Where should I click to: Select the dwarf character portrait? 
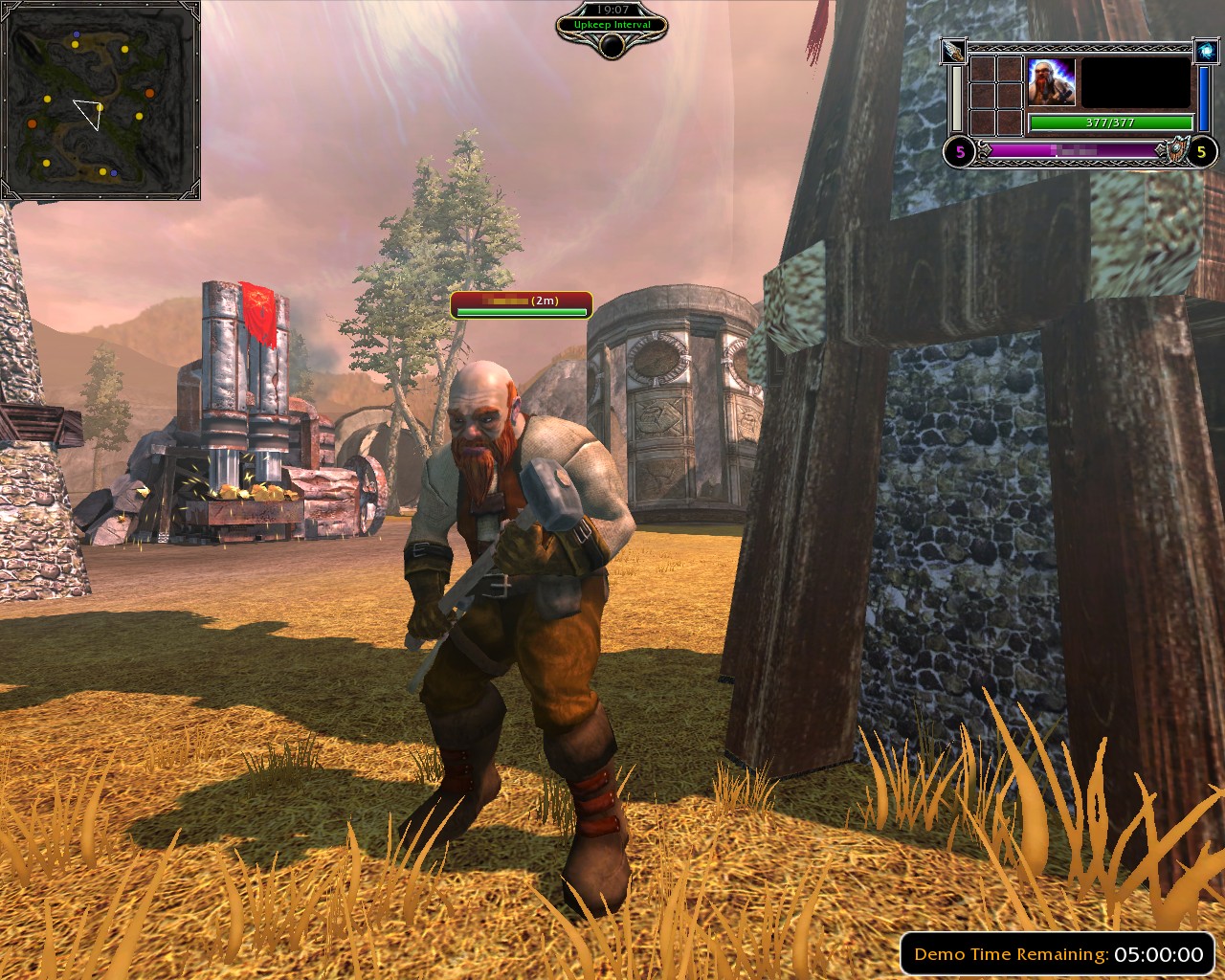coord(1052,82)
